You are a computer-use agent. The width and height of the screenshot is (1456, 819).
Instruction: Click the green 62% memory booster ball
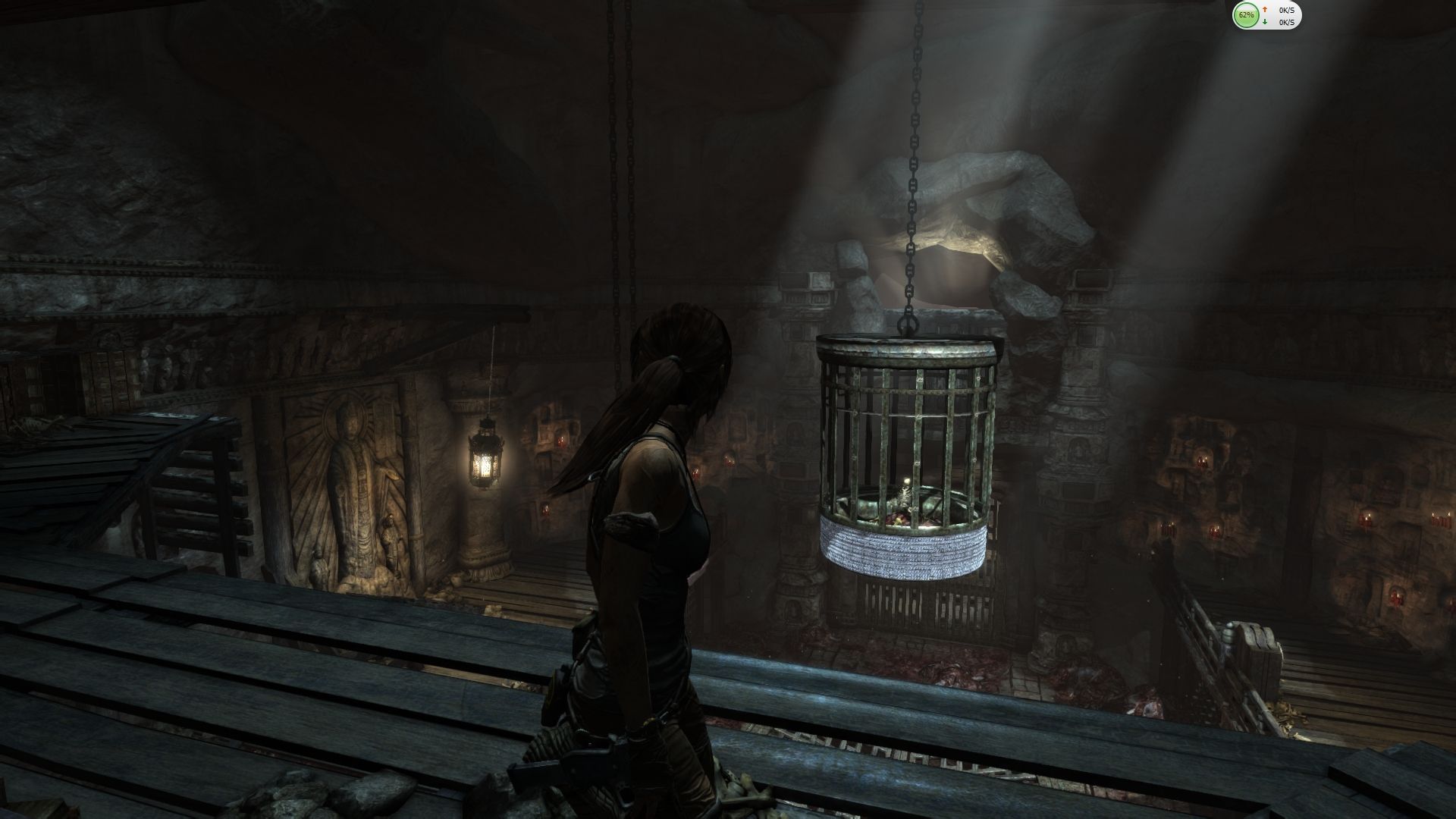(x=1245, y=15)
